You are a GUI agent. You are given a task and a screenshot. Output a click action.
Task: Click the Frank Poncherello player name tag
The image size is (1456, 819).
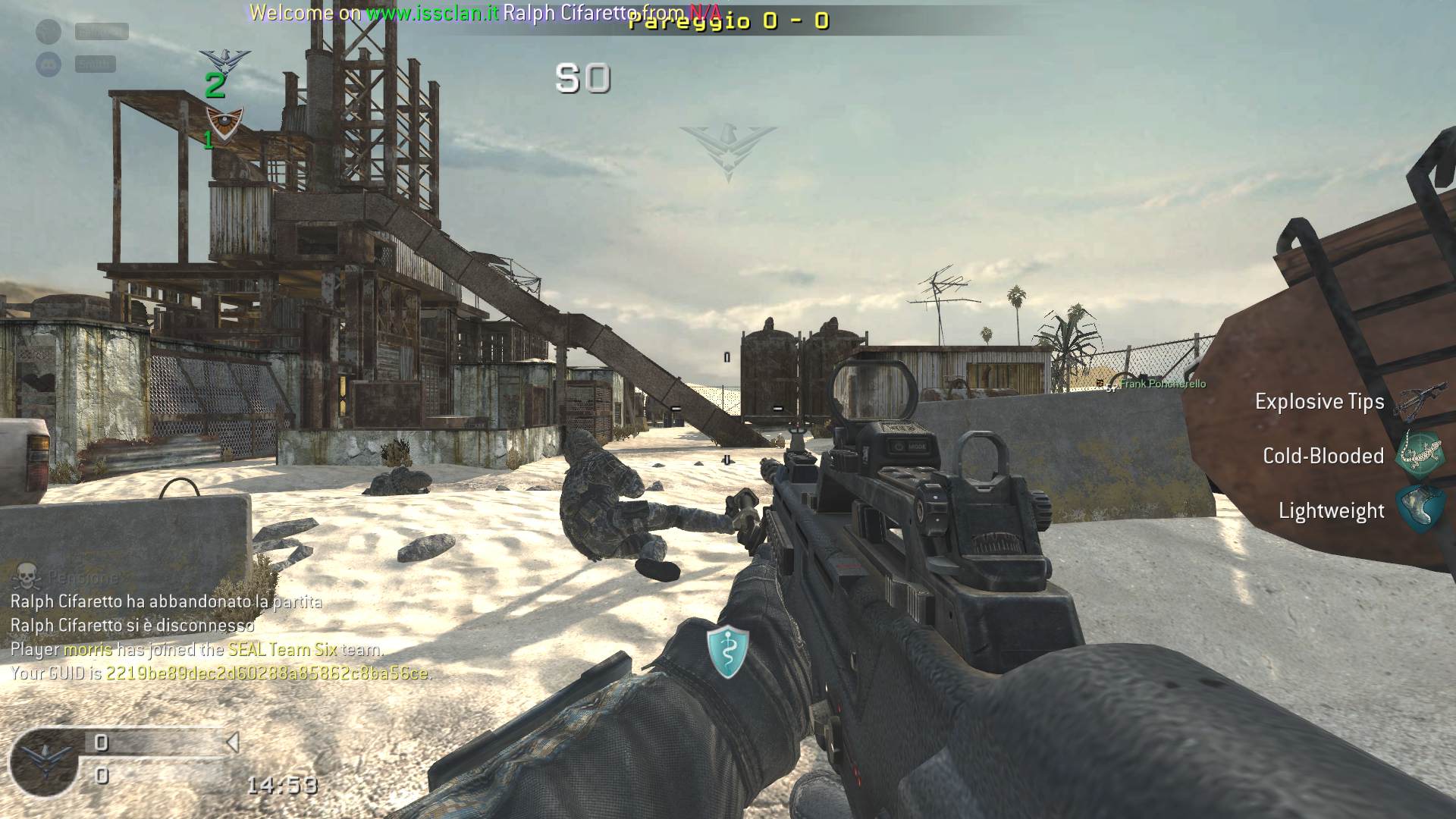tap(1162, 384)
